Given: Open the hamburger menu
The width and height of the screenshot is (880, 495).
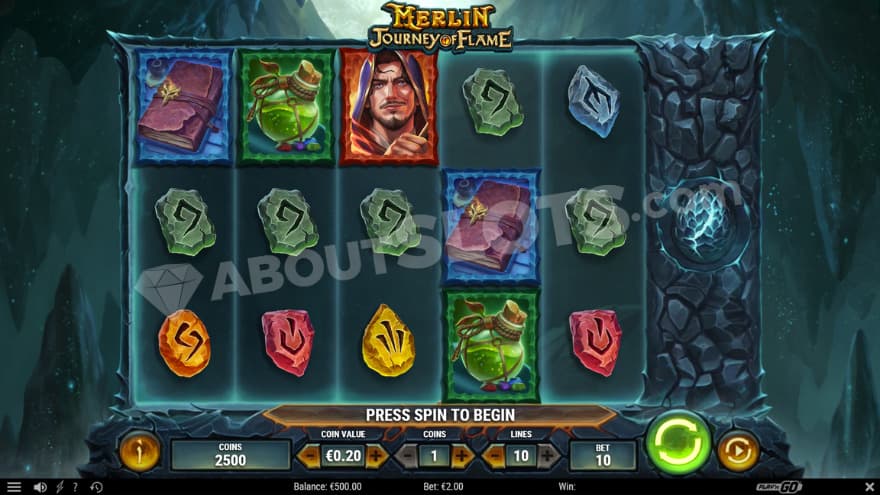Looking at the screenshot, I should pyautogui.click(x=14, y=487).
